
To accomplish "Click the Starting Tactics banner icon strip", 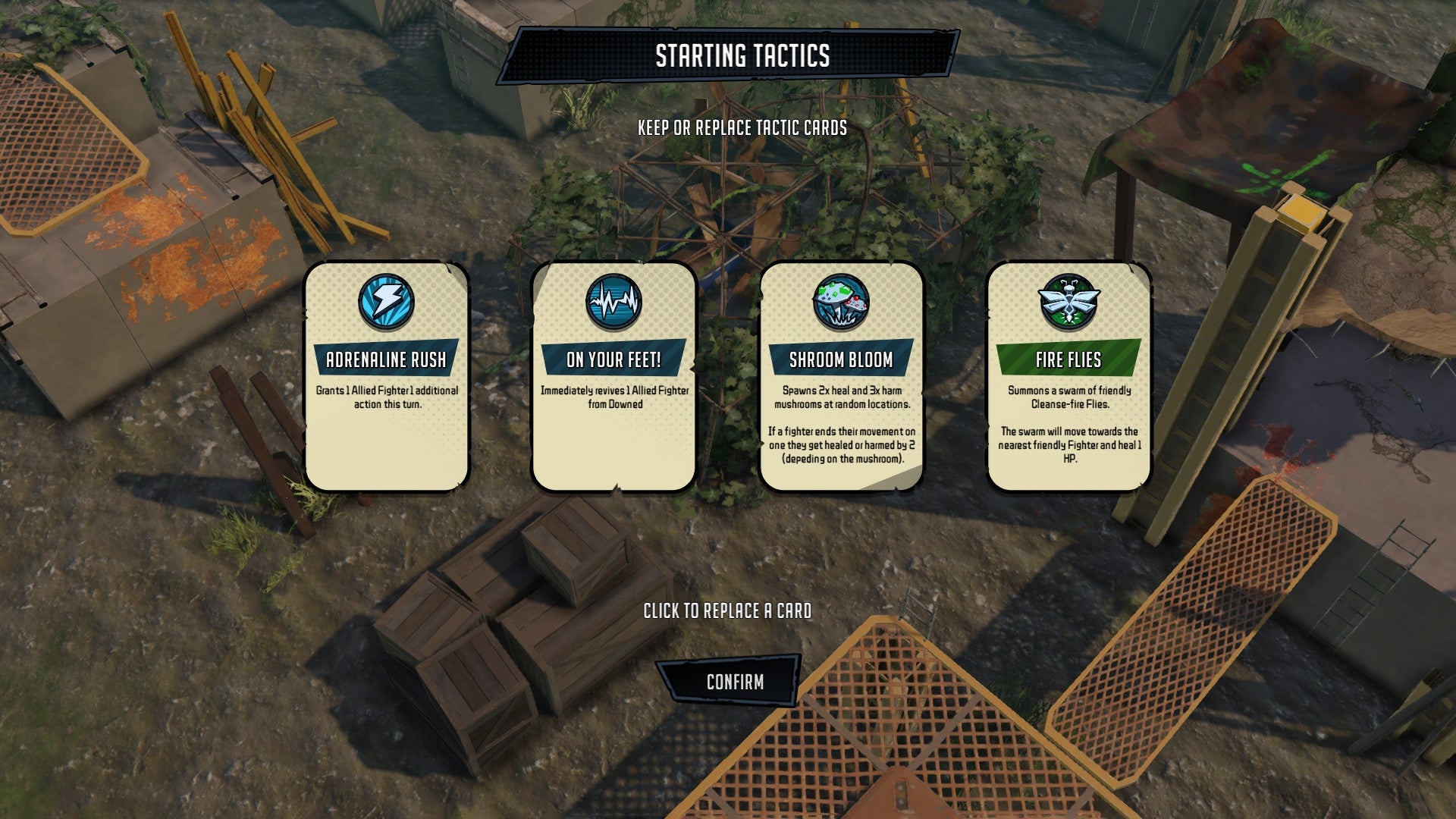I will click(x=728, y=55).
